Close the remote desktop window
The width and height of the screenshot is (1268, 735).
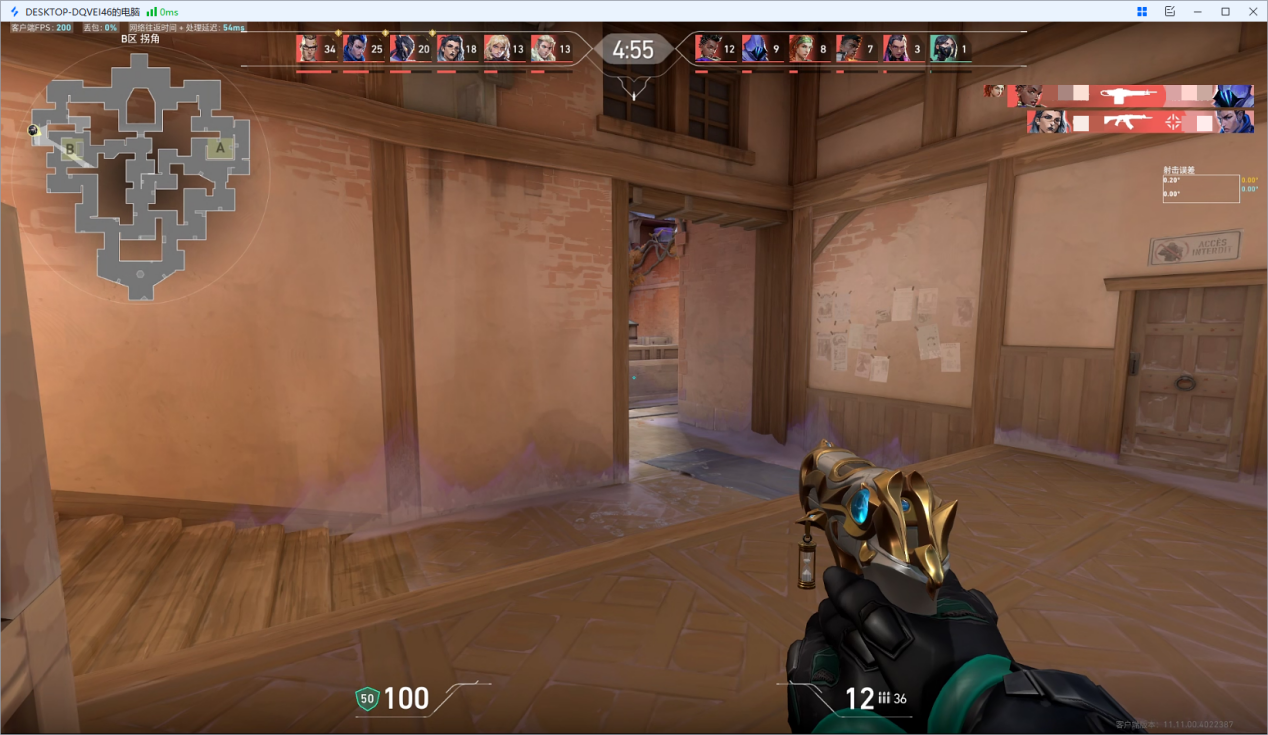click(x=1252, y=11)
